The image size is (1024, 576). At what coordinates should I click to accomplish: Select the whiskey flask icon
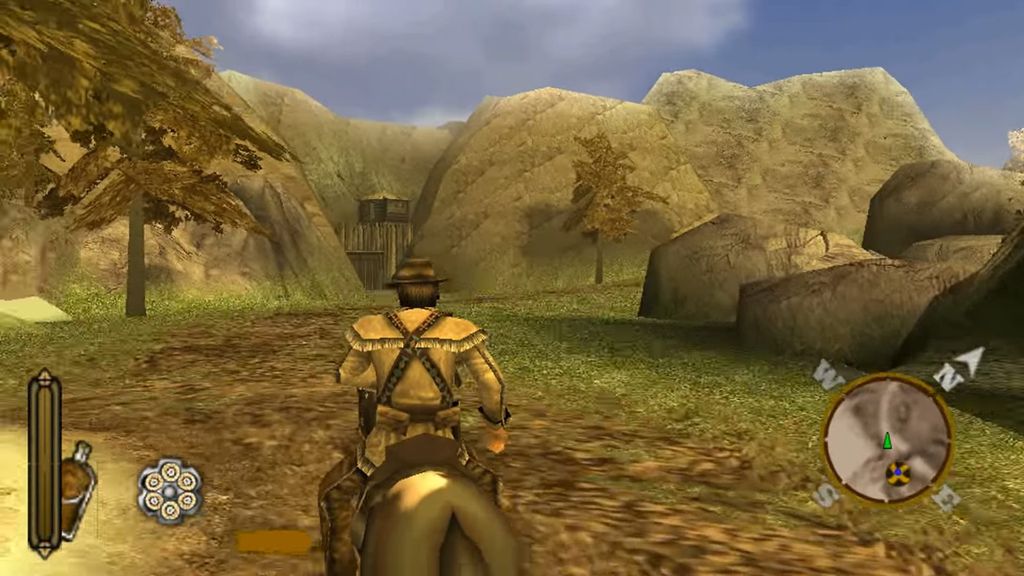77,490
